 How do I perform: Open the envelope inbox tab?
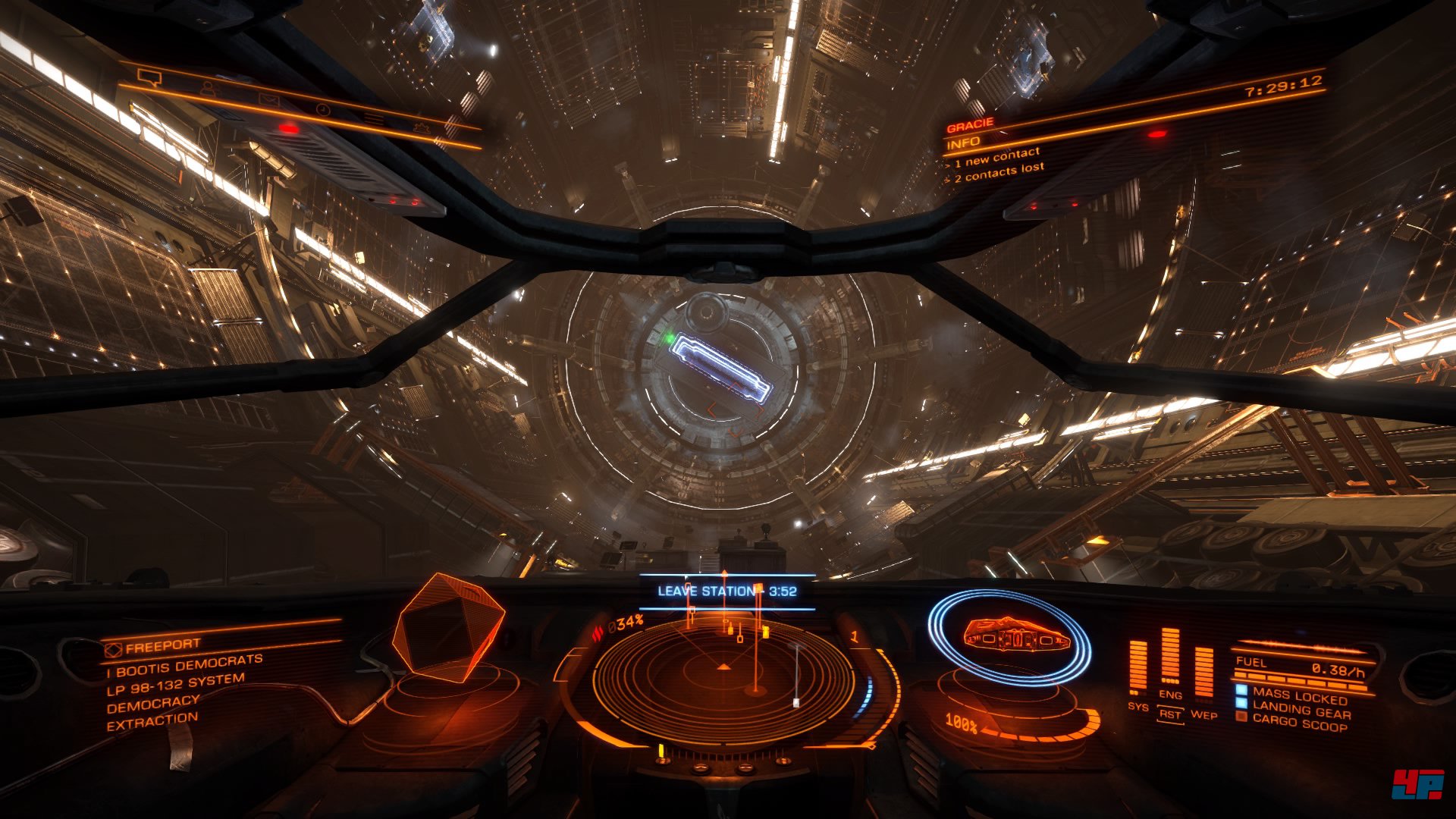[268, 99]
